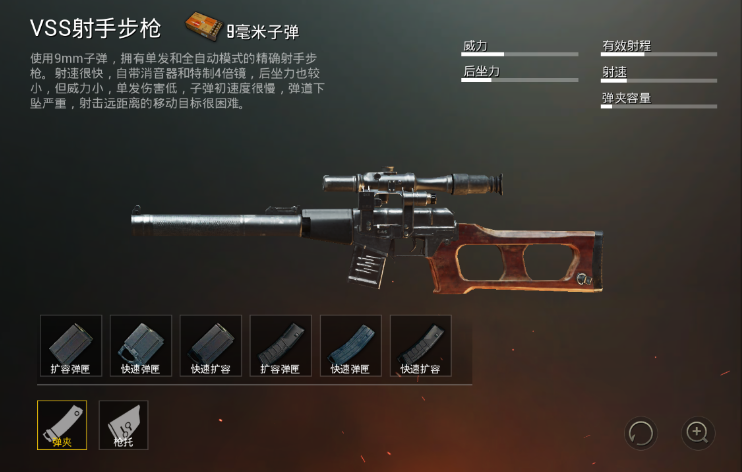Switch to the 枪托 stock category tab
Viewport: 742px width, 472px height.
pos(123,425)
